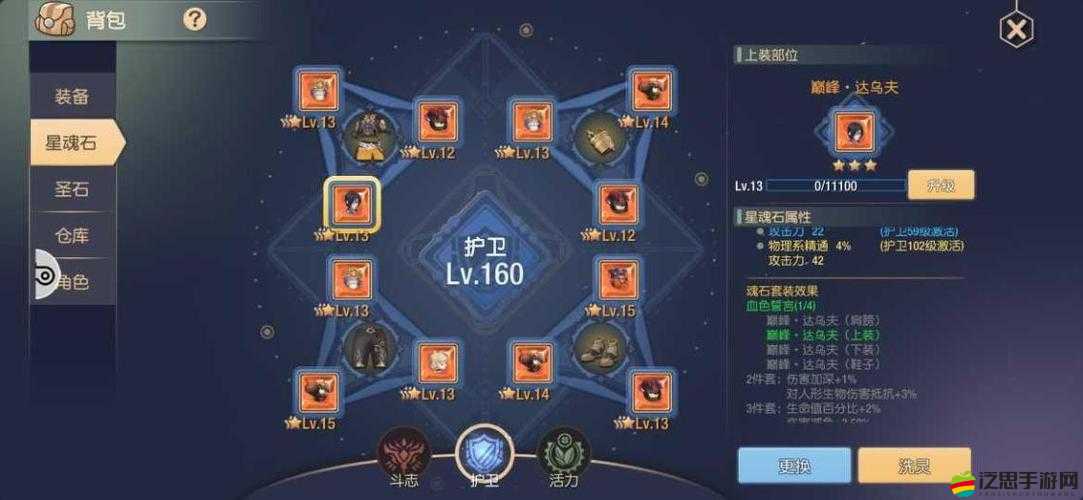
Task: Select the 星魂石 tab
Action: 72,142
